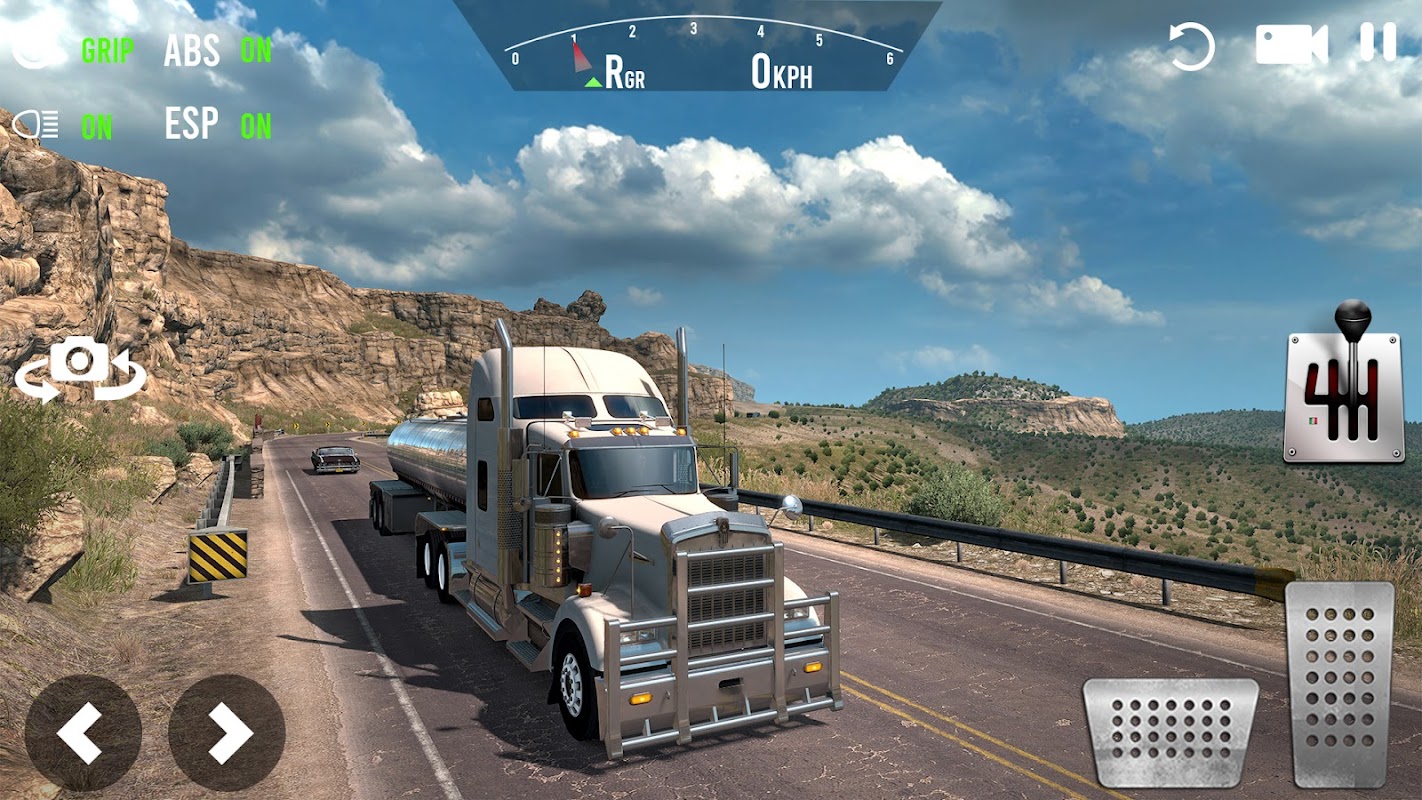Rotate the camera with the camera-arrows icon

pos(80,368)
